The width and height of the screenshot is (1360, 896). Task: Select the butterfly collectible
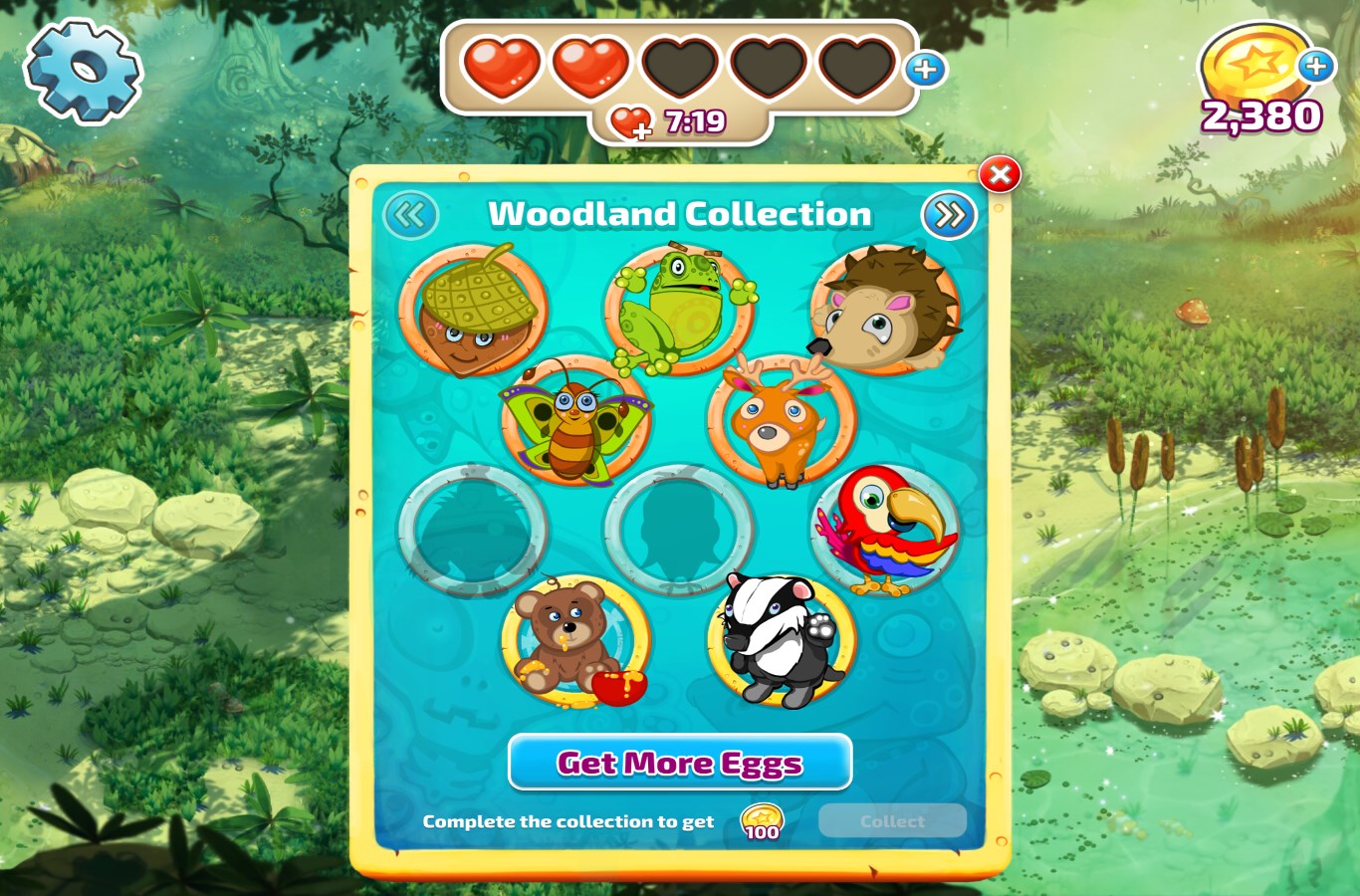[x=575, y=422]
